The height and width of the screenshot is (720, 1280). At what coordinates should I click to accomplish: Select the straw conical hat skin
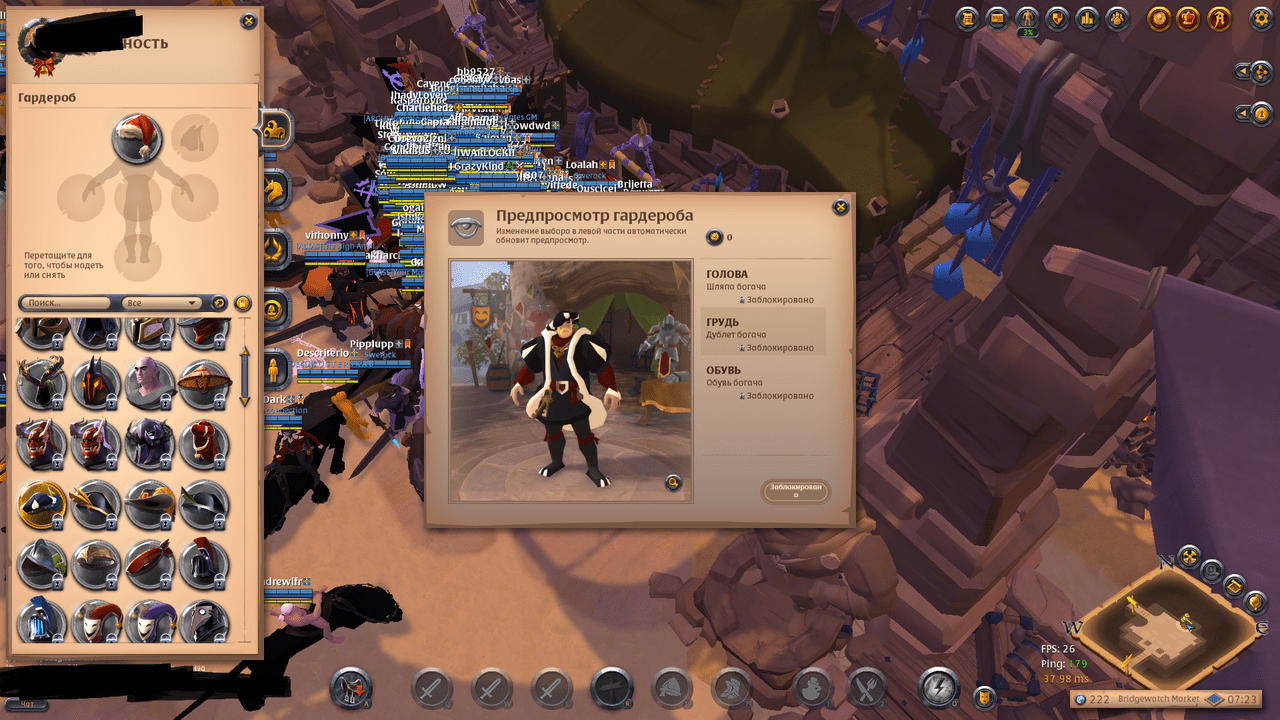tap(204, 383)
